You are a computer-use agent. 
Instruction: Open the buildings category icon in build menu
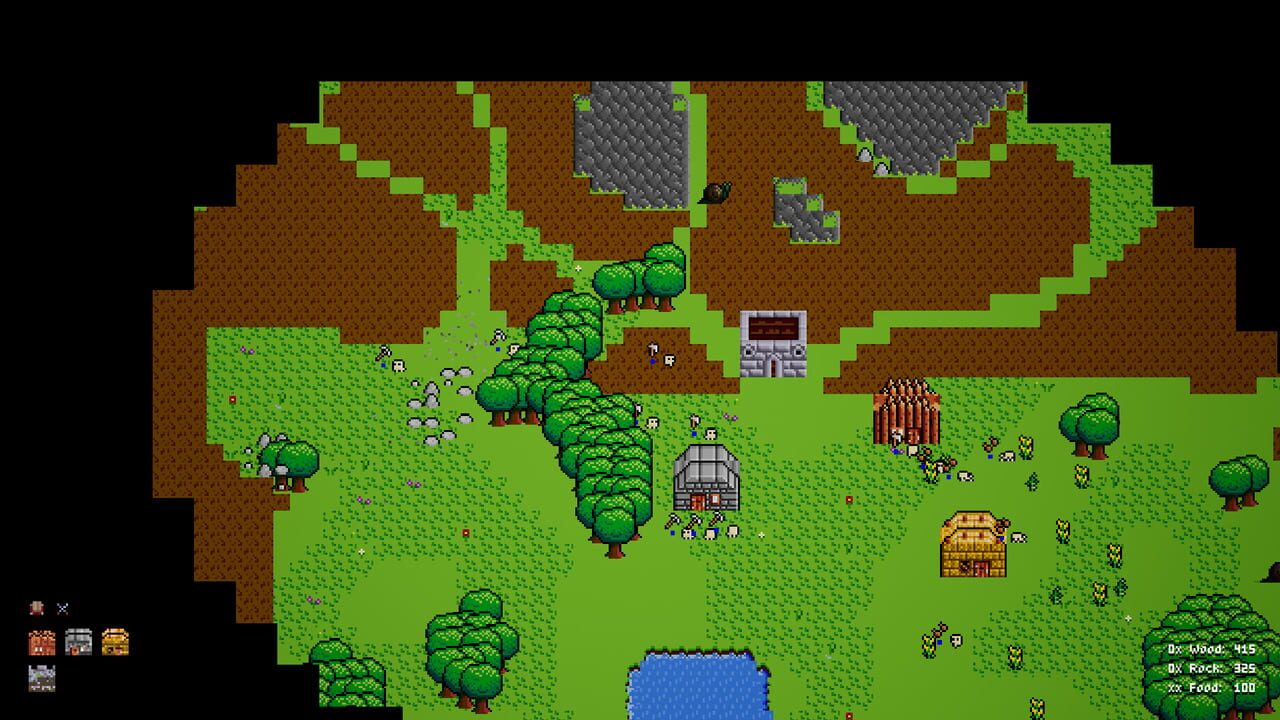36,606
